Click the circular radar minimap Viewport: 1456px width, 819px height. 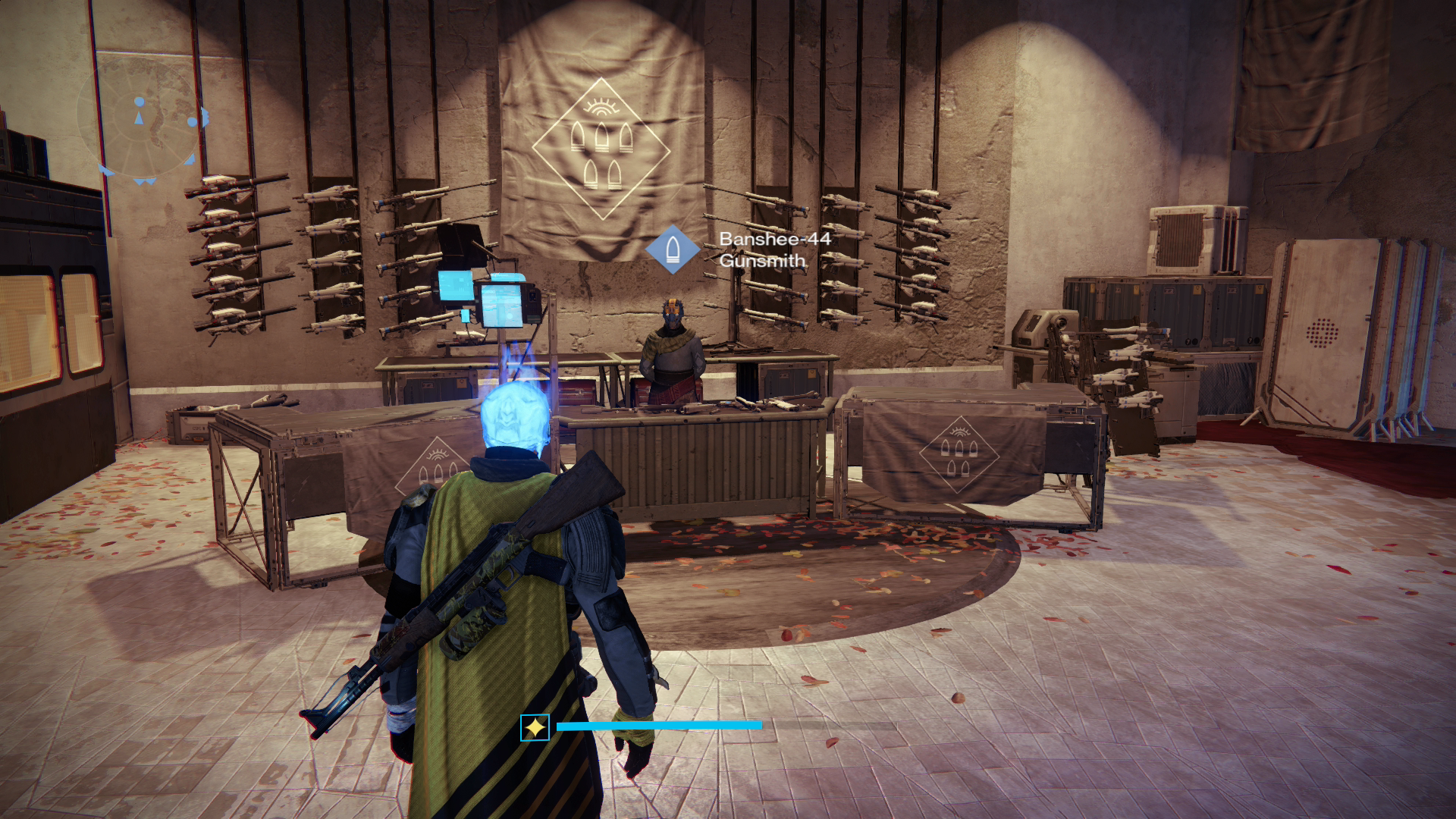(141, 125)
